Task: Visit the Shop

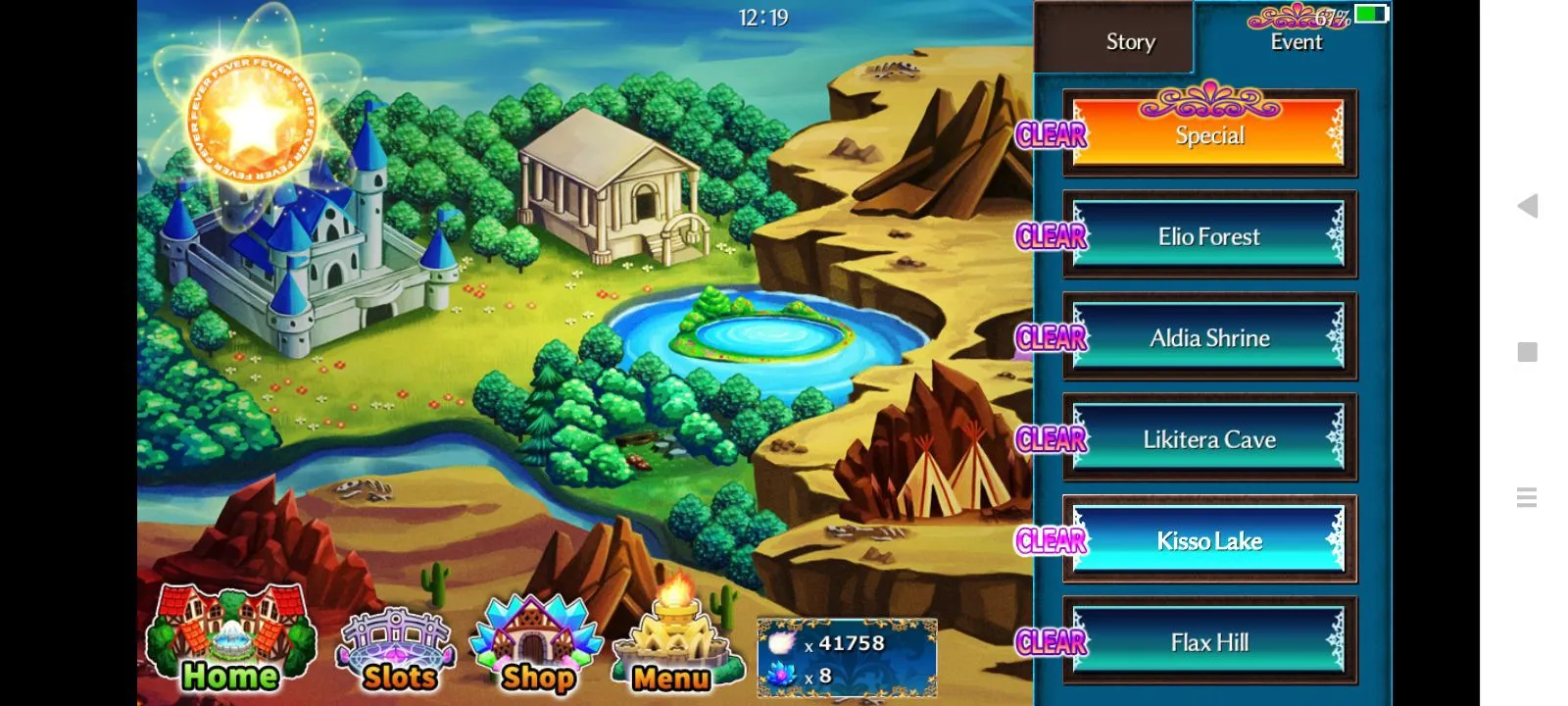Action: point(535,645)
